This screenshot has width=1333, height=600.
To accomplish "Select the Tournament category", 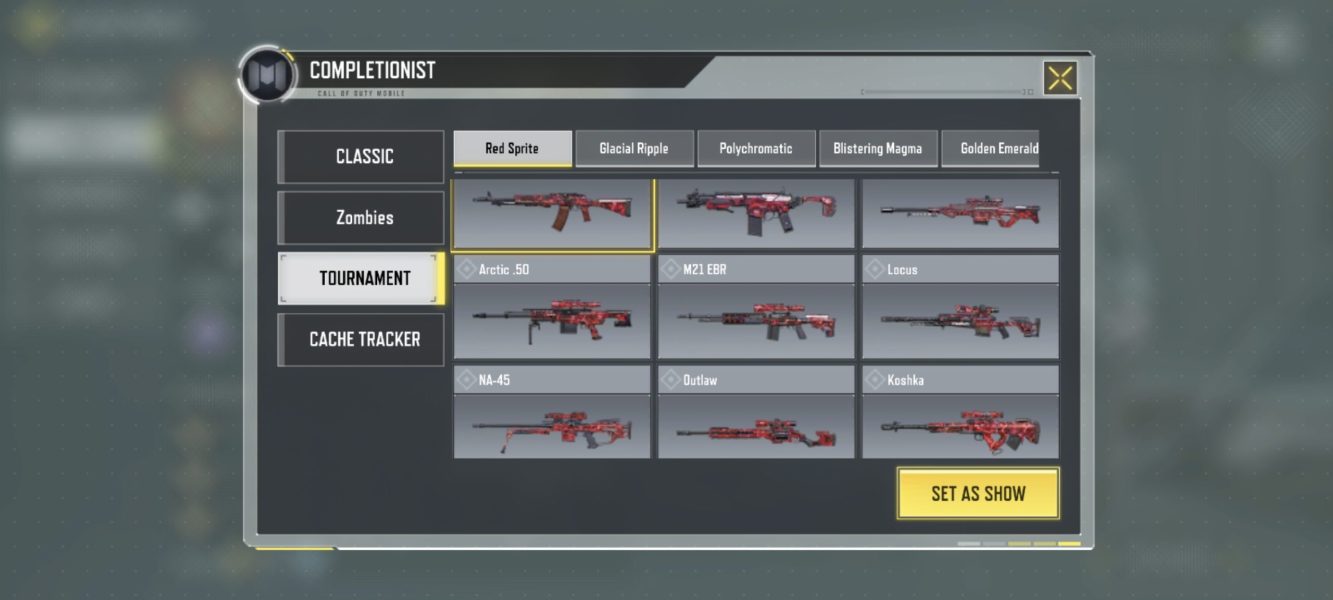I will pos(361,279).
